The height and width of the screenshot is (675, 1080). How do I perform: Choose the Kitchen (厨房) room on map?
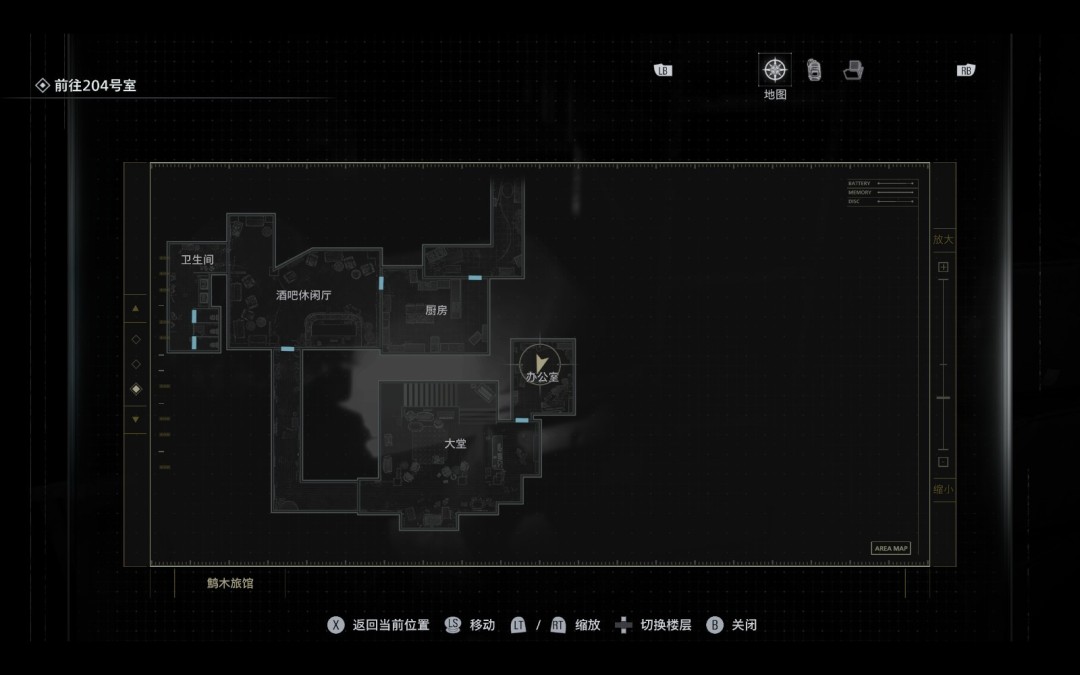(436, 310)
